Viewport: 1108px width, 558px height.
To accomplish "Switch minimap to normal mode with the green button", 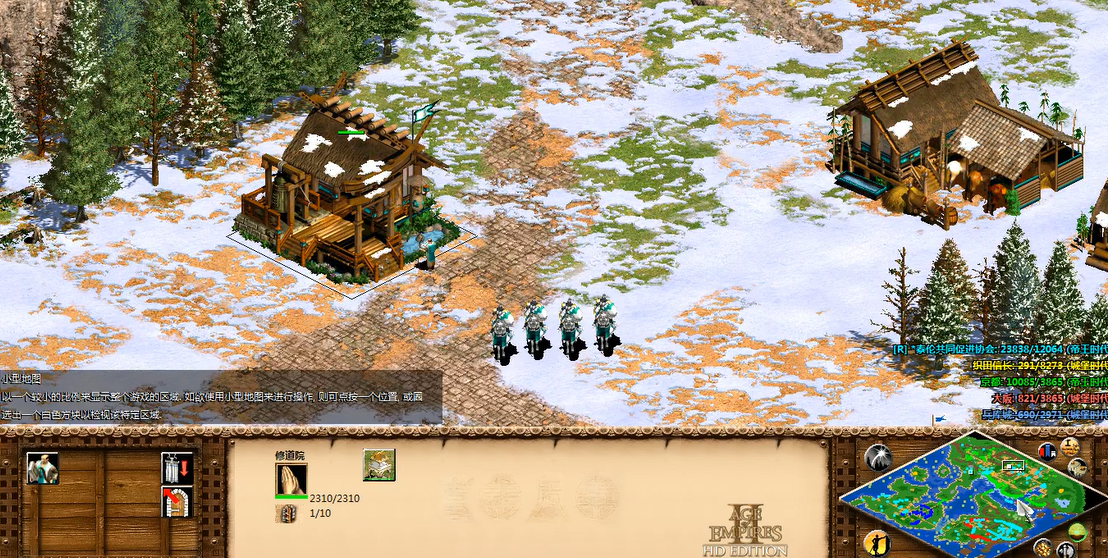I will pos(1078,532).
